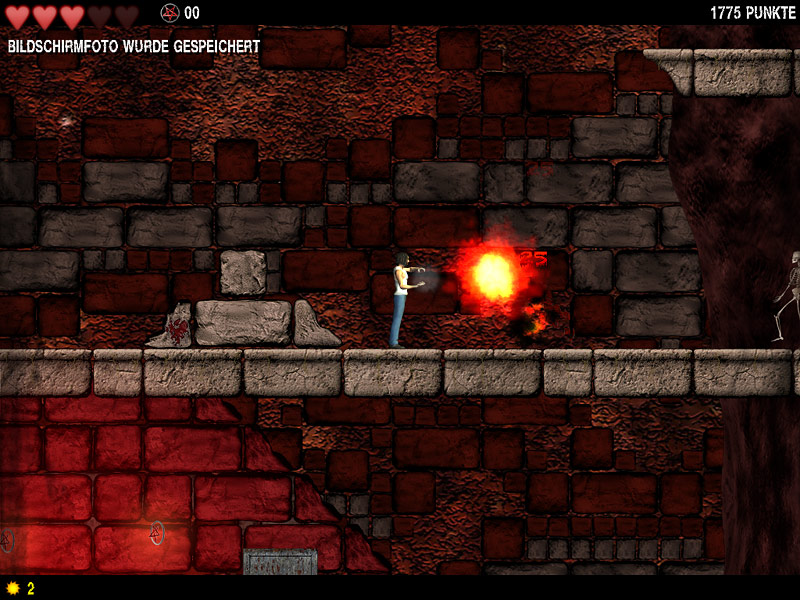Click the pentagram counter icon
800x600 pixels.
point(169,13)
